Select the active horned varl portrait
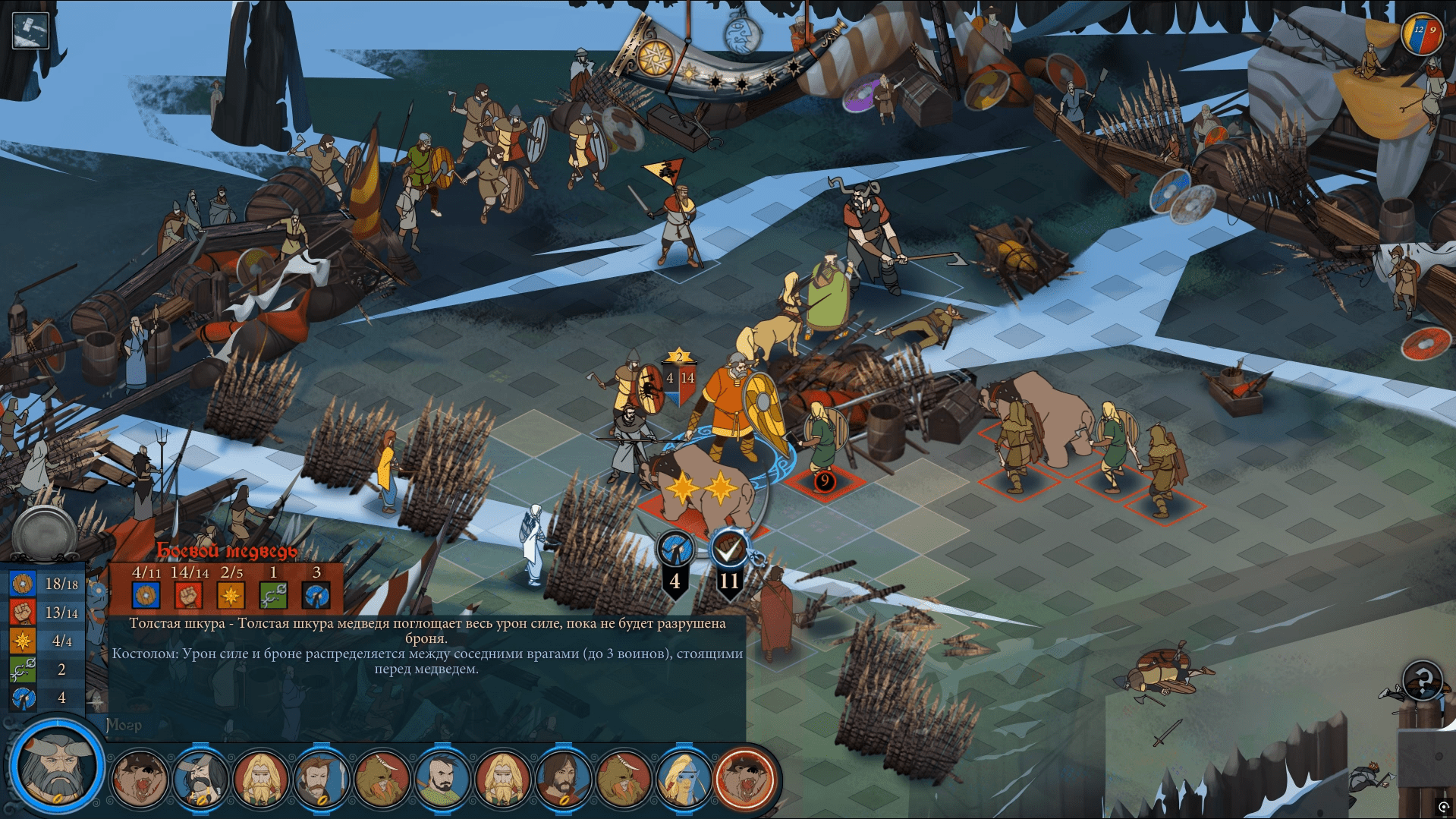The image size is (1456, 819). [58, 765]
